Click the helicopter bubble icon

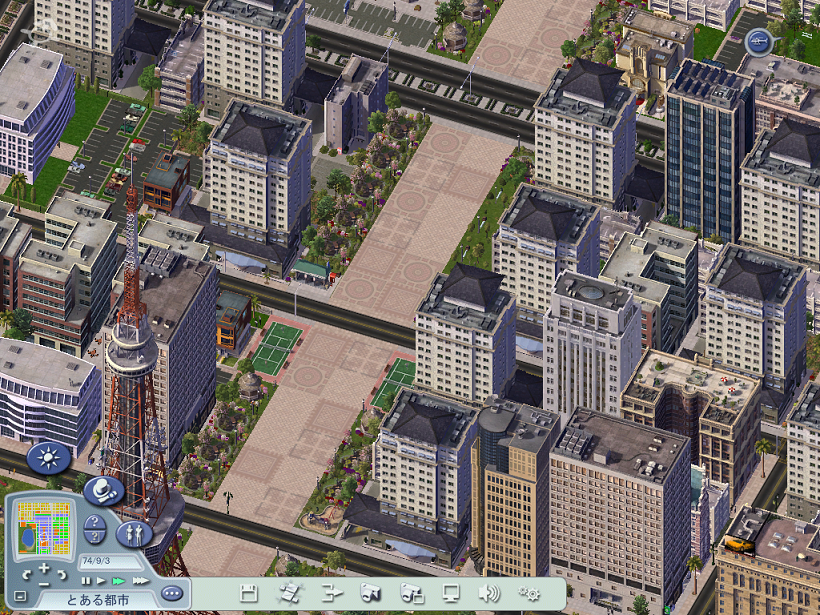coord(759,42)
